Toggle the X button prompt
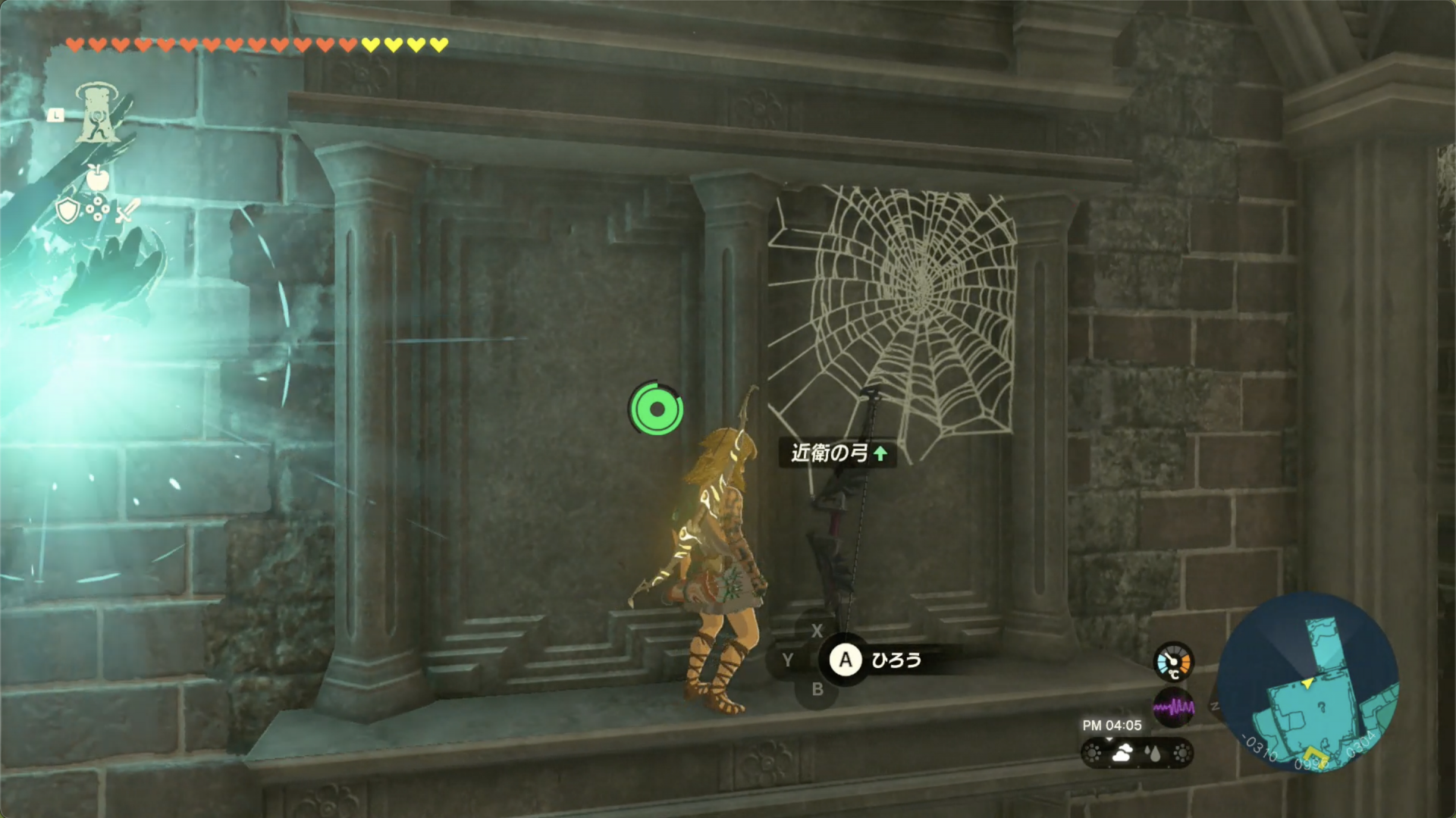This screenshot has width=1456, height=818. coord(817,630)
